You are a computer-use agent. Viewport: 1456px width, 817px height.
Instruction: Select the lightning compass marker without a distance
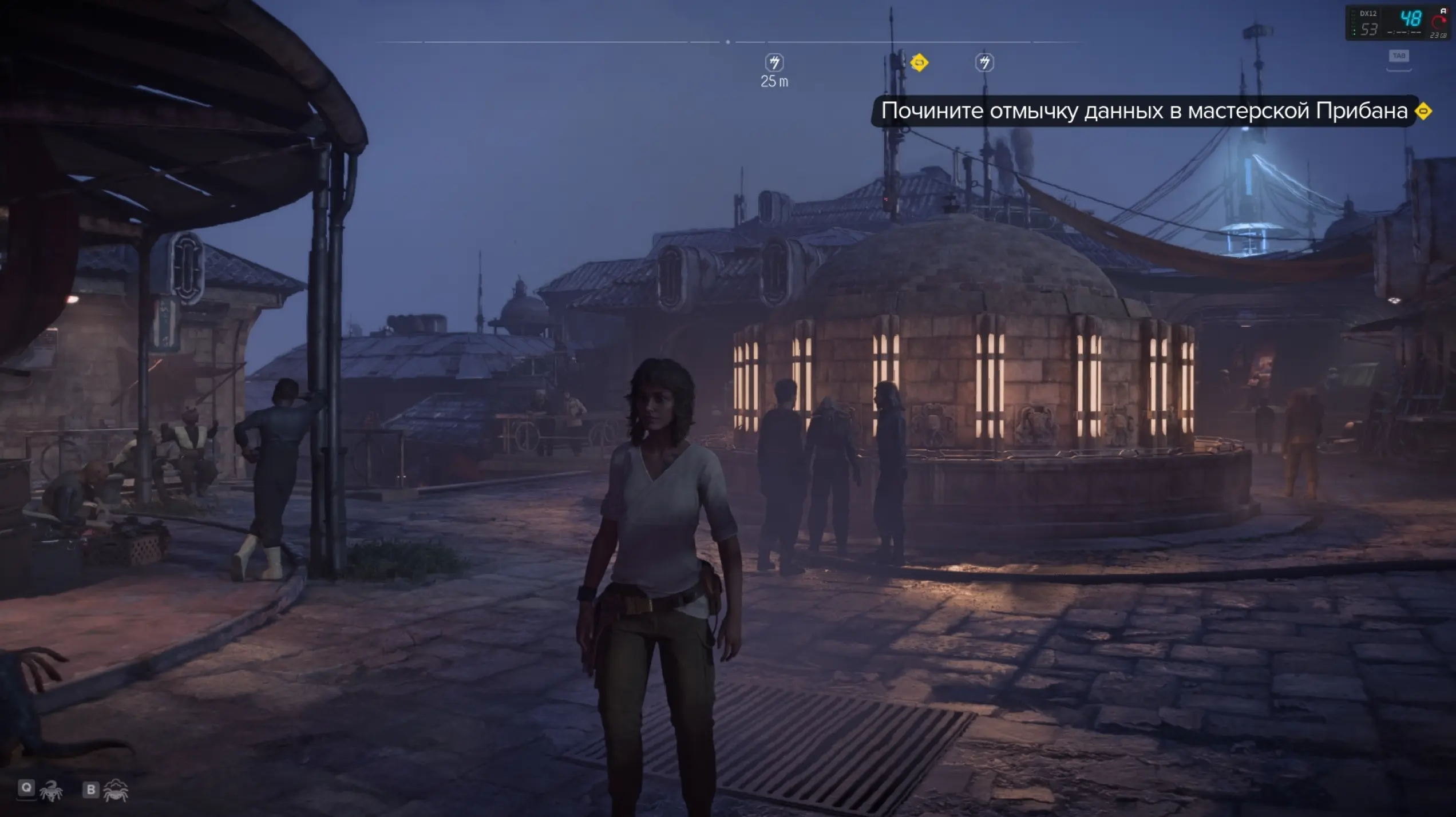984,62
